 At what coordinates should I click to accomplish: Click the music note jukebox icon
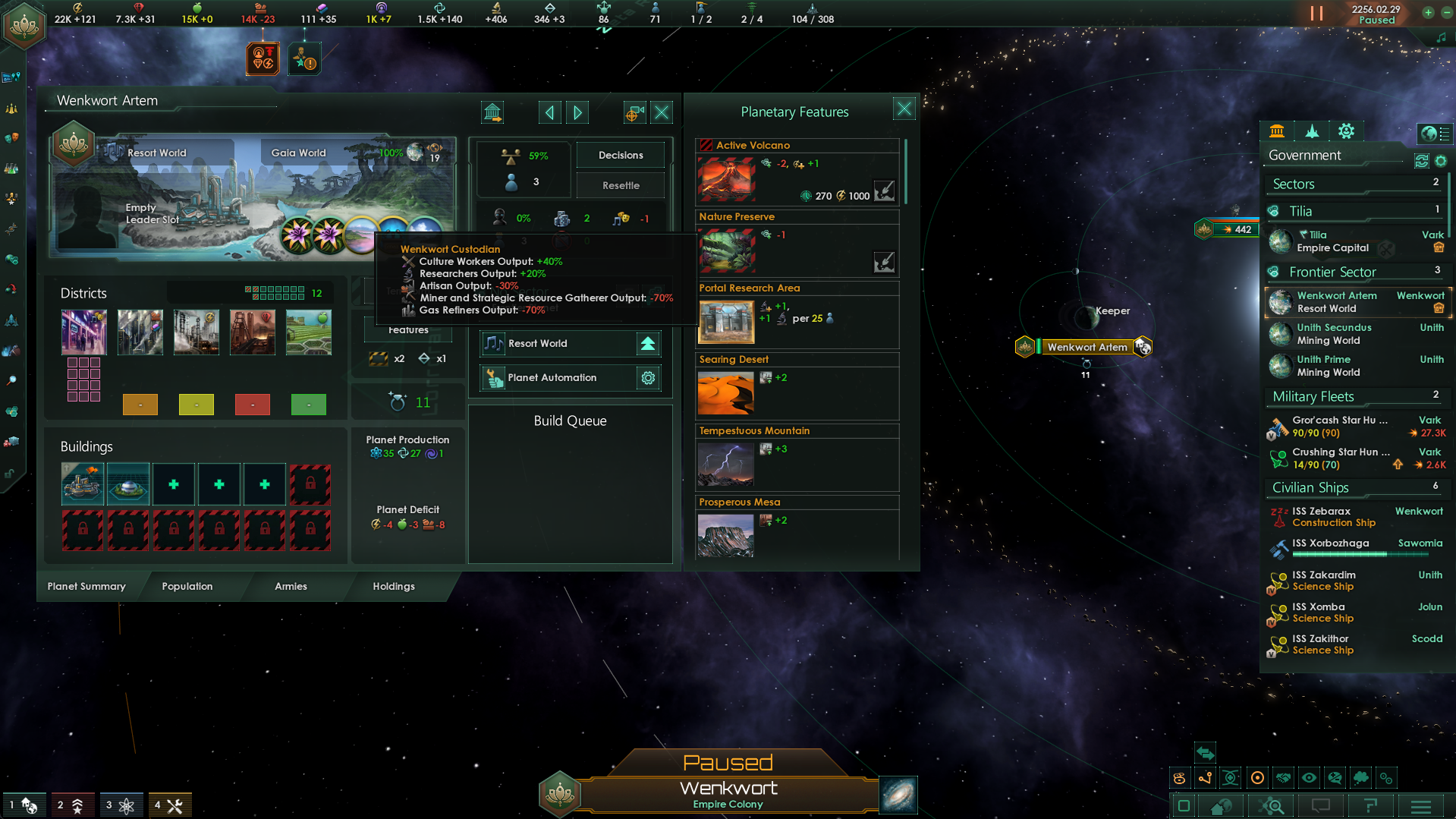pos(1442,36)
